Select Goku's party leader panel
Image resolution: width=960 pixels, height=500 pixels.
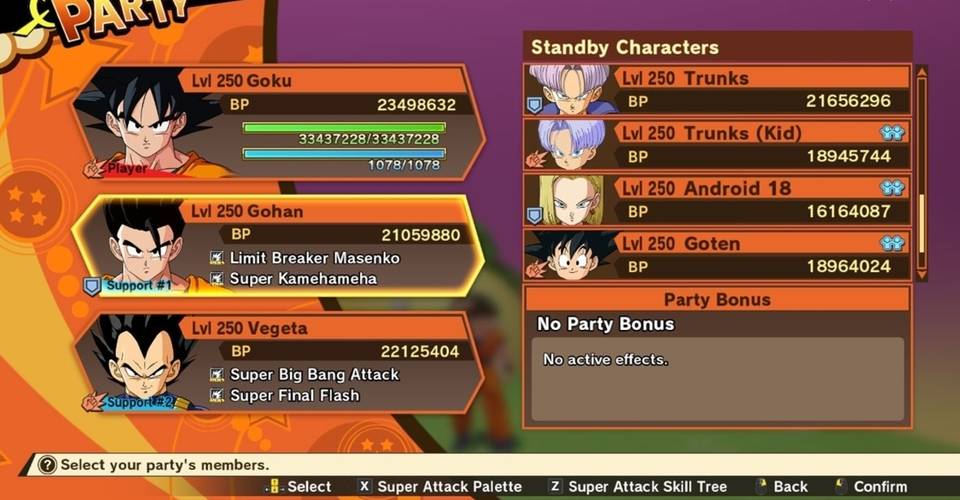[x=280, y=122]
